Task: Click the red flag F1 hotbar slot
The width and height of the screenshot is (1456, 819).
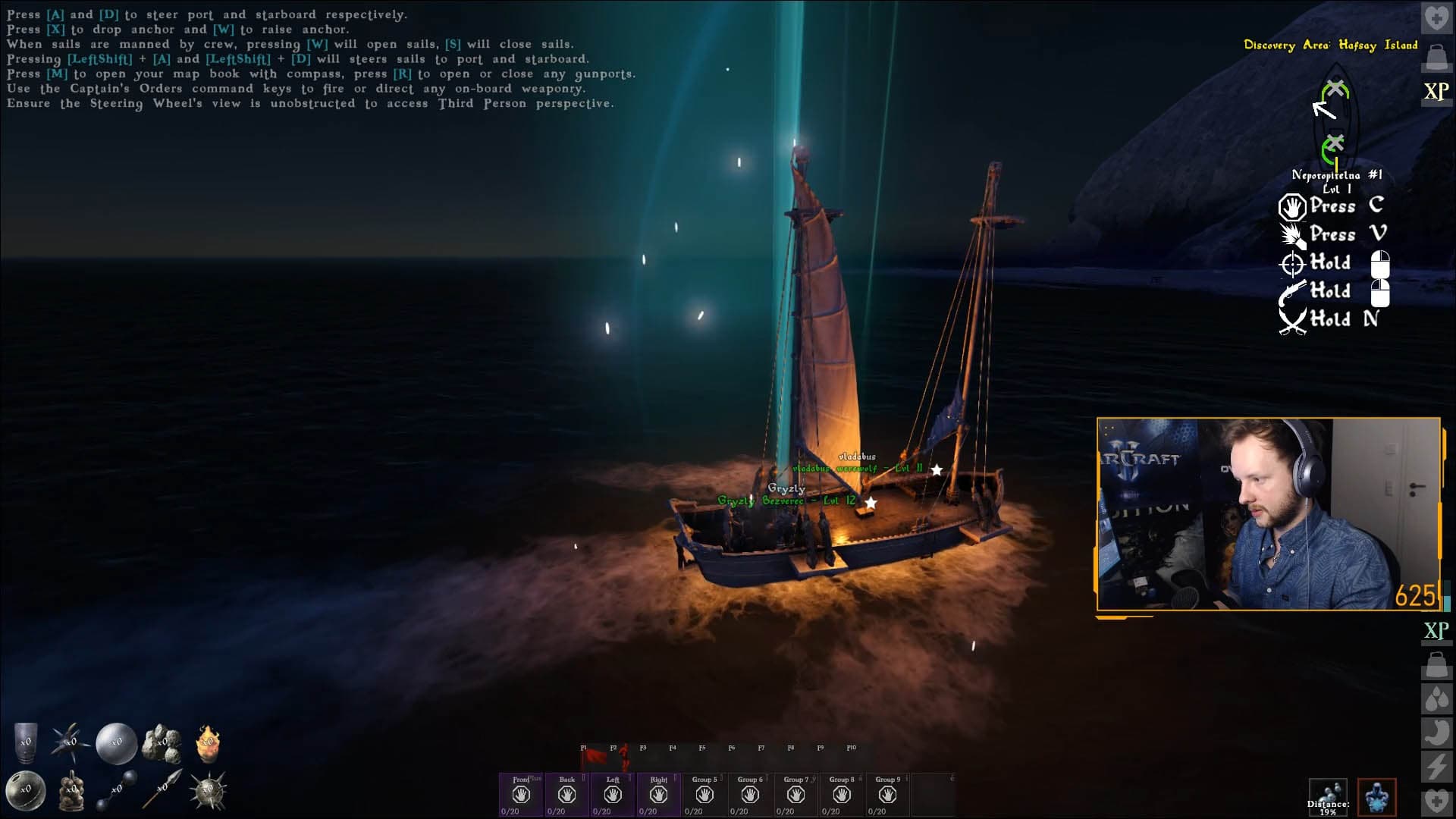Action: coord(594,758)
